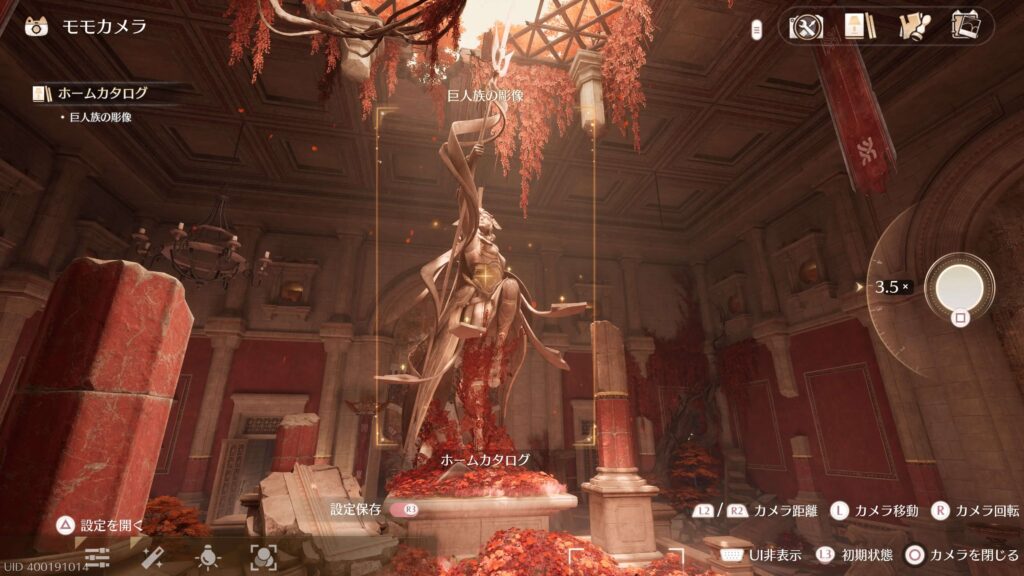Viewport: 1024px width, 576px height.
Task: Select the color filter circles icon
Action: 263,557
